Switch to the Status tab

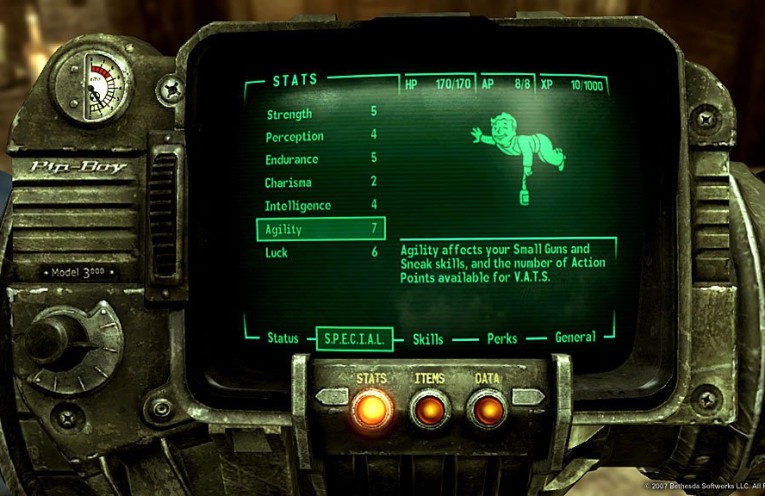tap(283, 339)
